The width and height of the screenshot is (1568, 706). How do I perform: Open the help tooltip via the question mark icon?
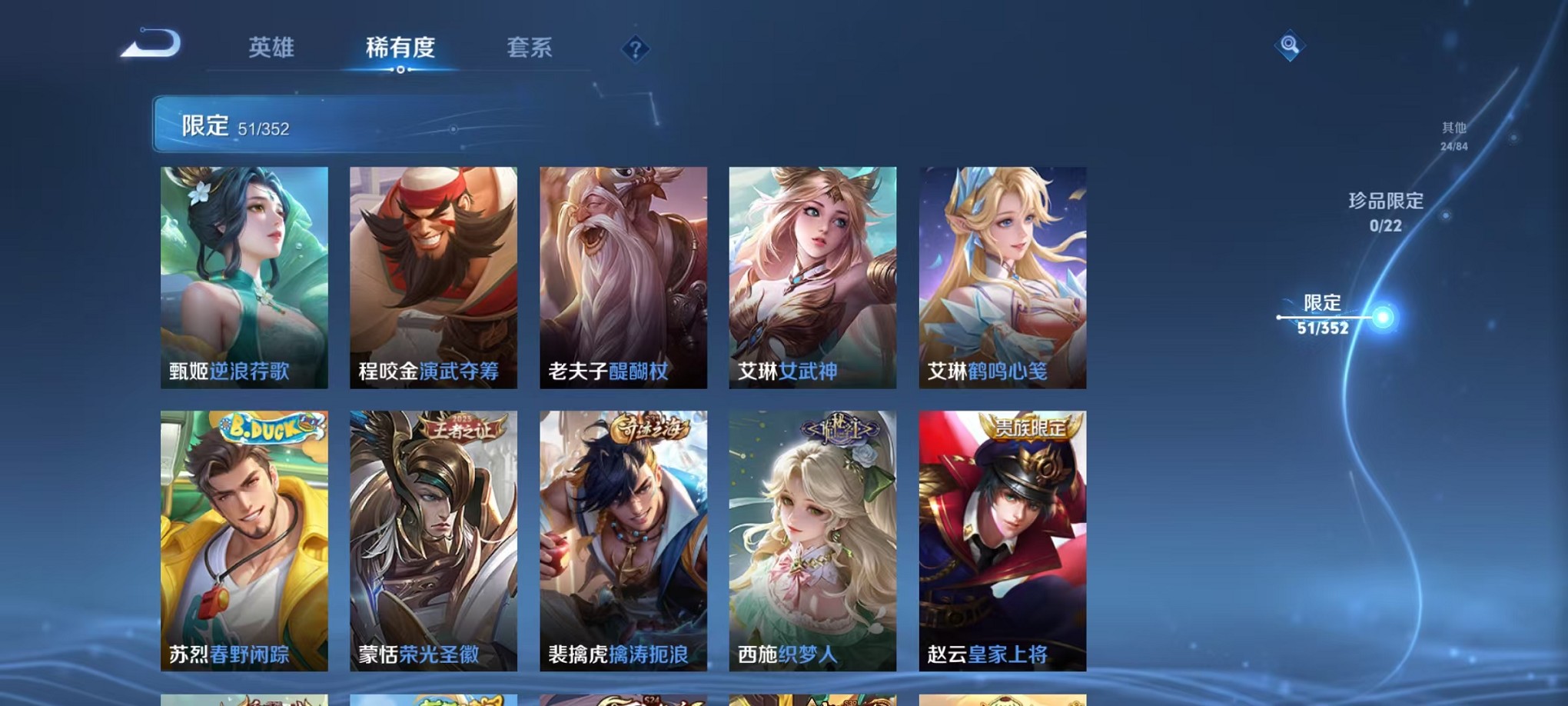point(634,50)
